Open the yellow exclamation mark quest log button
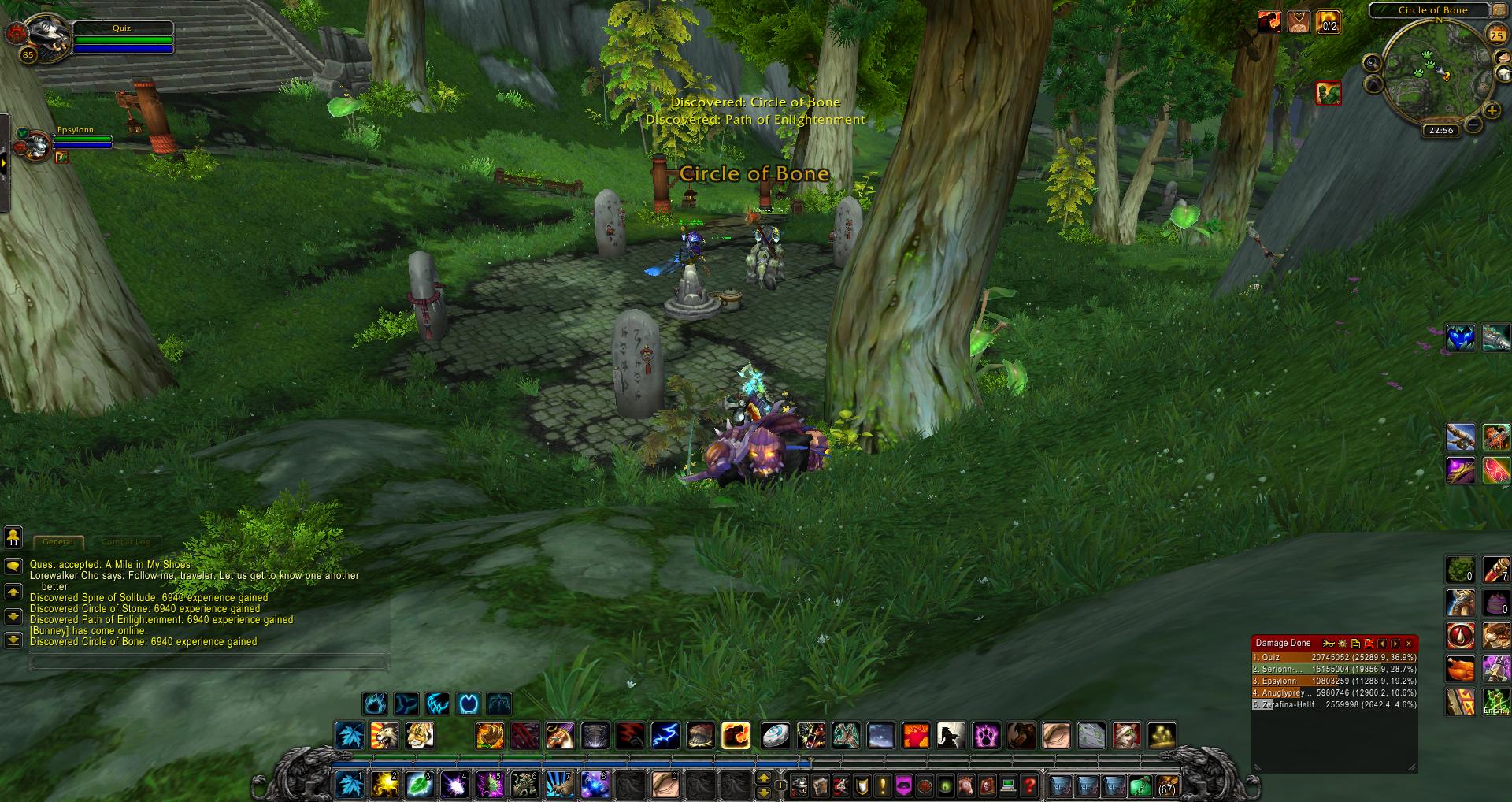The width and height of the screenshot is (1512, 802). point(883,785)
